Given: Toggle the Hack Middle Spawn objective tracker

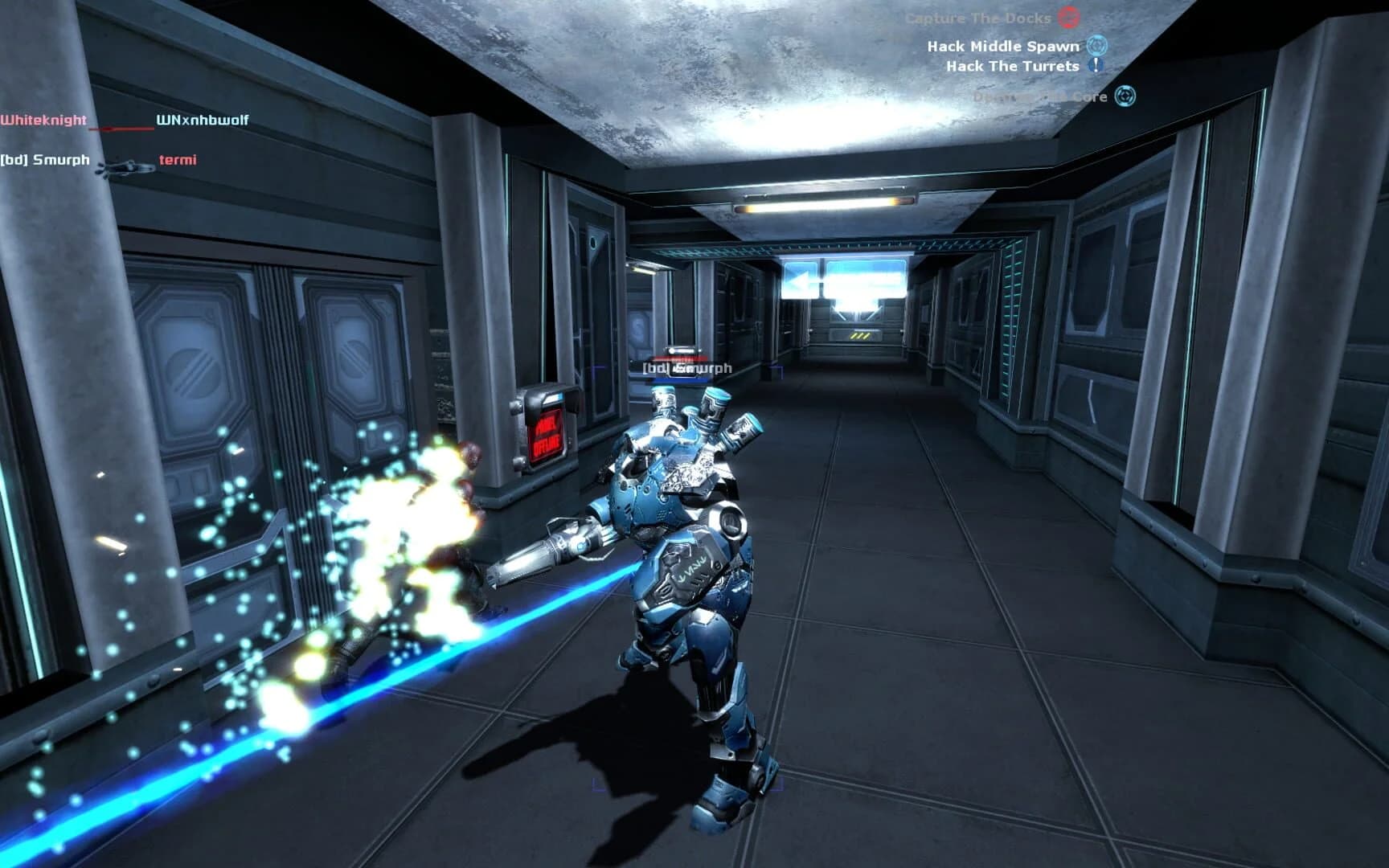Looking at the screenshot, I should 1009,47.
